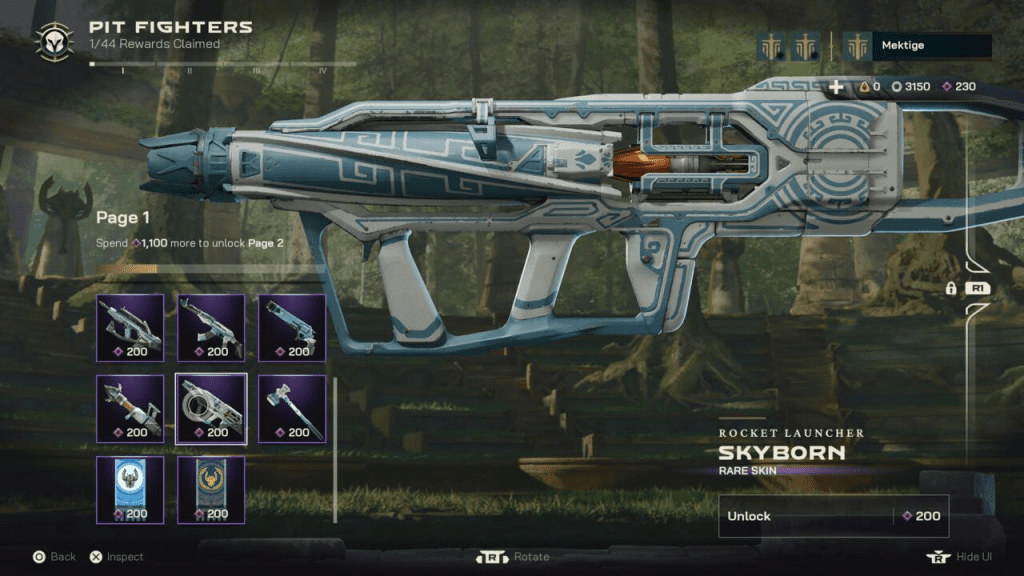The height and width of the screenshot is (576, 1024).
Task: Unlock the Skyborn skin for 200
Action: [x=833, y=516]
